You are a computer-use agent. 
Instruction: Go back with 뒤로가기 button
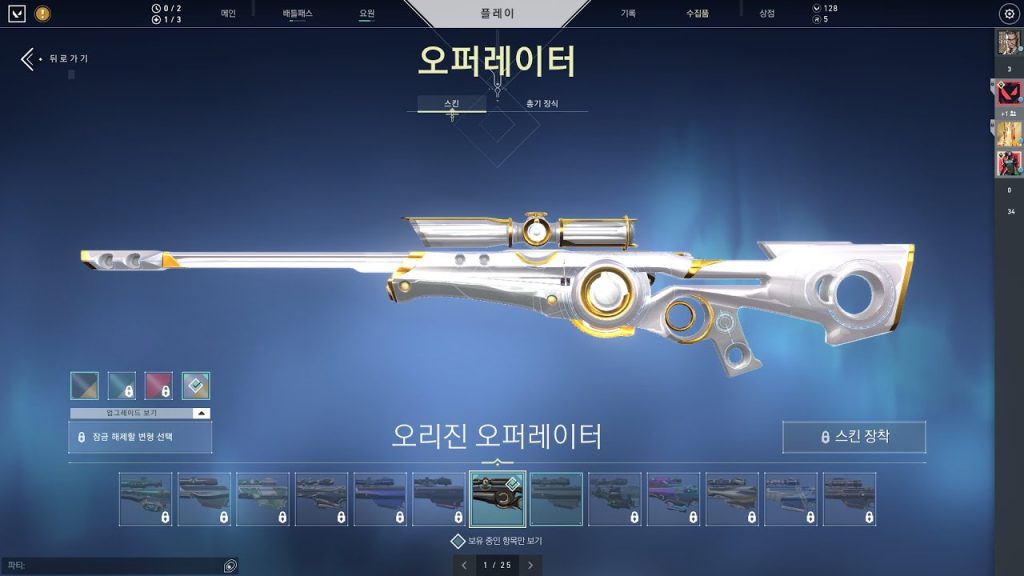[x=55, y=59]
